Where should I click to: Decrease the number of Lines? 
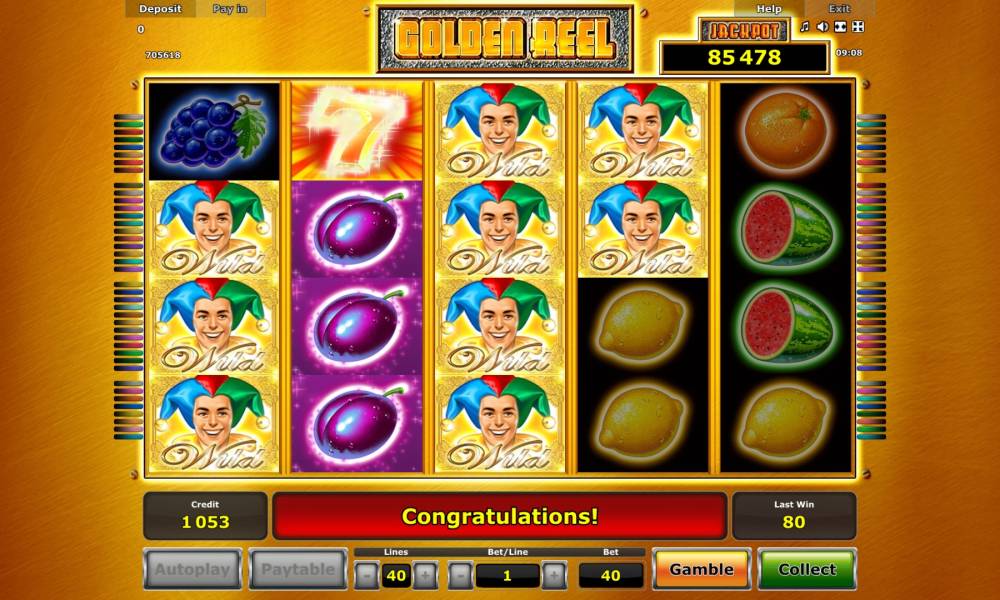click(368, 575)
